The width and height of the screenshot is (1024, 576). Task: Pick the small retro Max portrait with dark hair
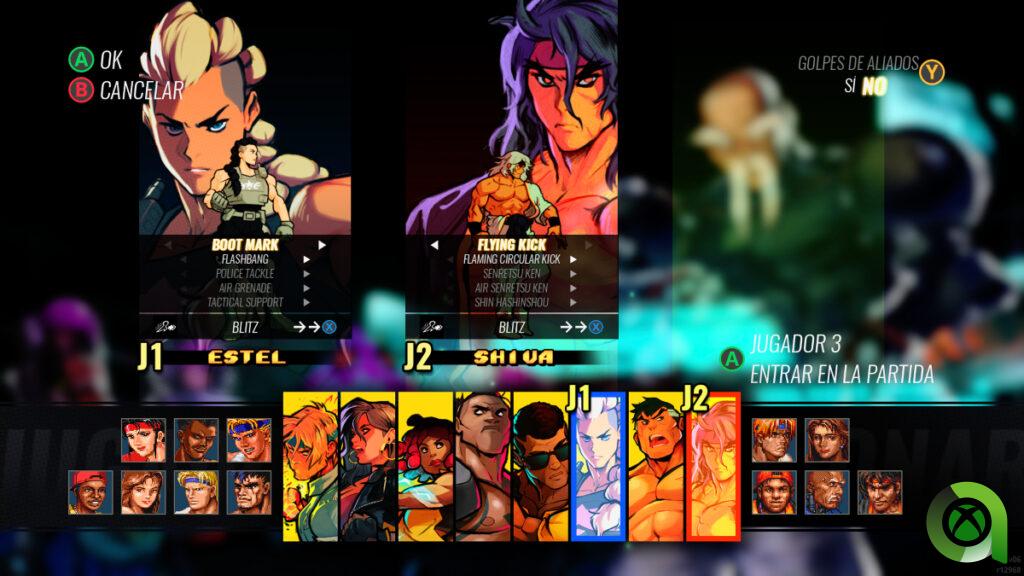point(248,492)
